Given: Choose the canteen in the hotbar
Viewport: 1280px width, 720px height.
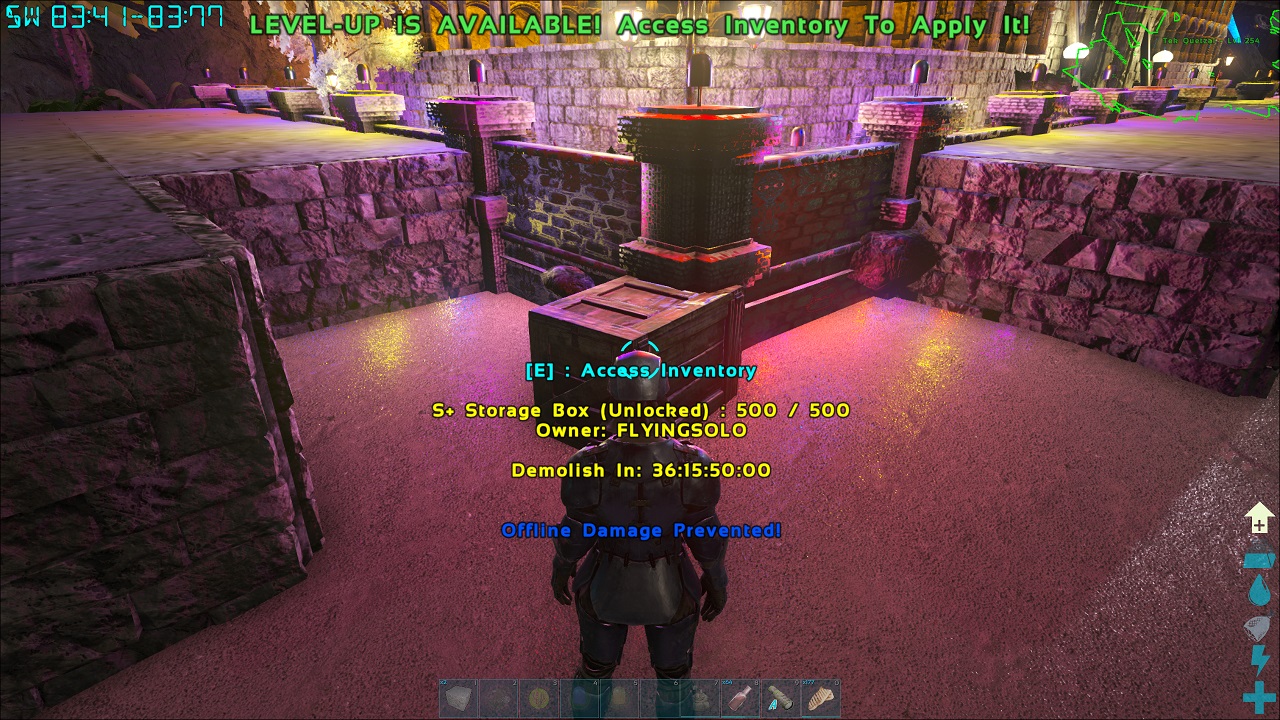Looking at the screenshot, I should [x=700, y=698].
